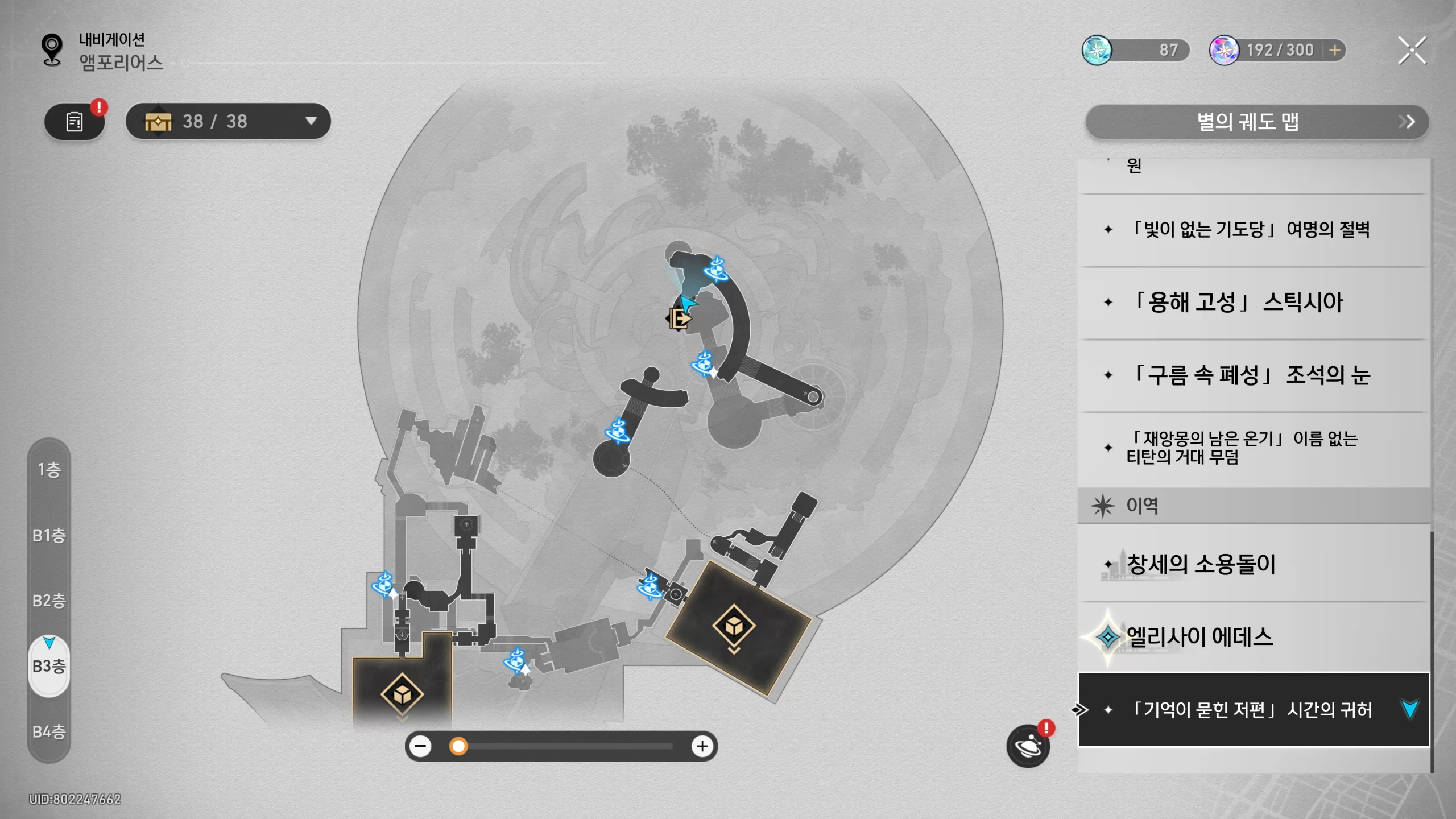This screenshot has width=1456, height=819.
Task: Open the planet switch icon
Action: [1028, 746]
